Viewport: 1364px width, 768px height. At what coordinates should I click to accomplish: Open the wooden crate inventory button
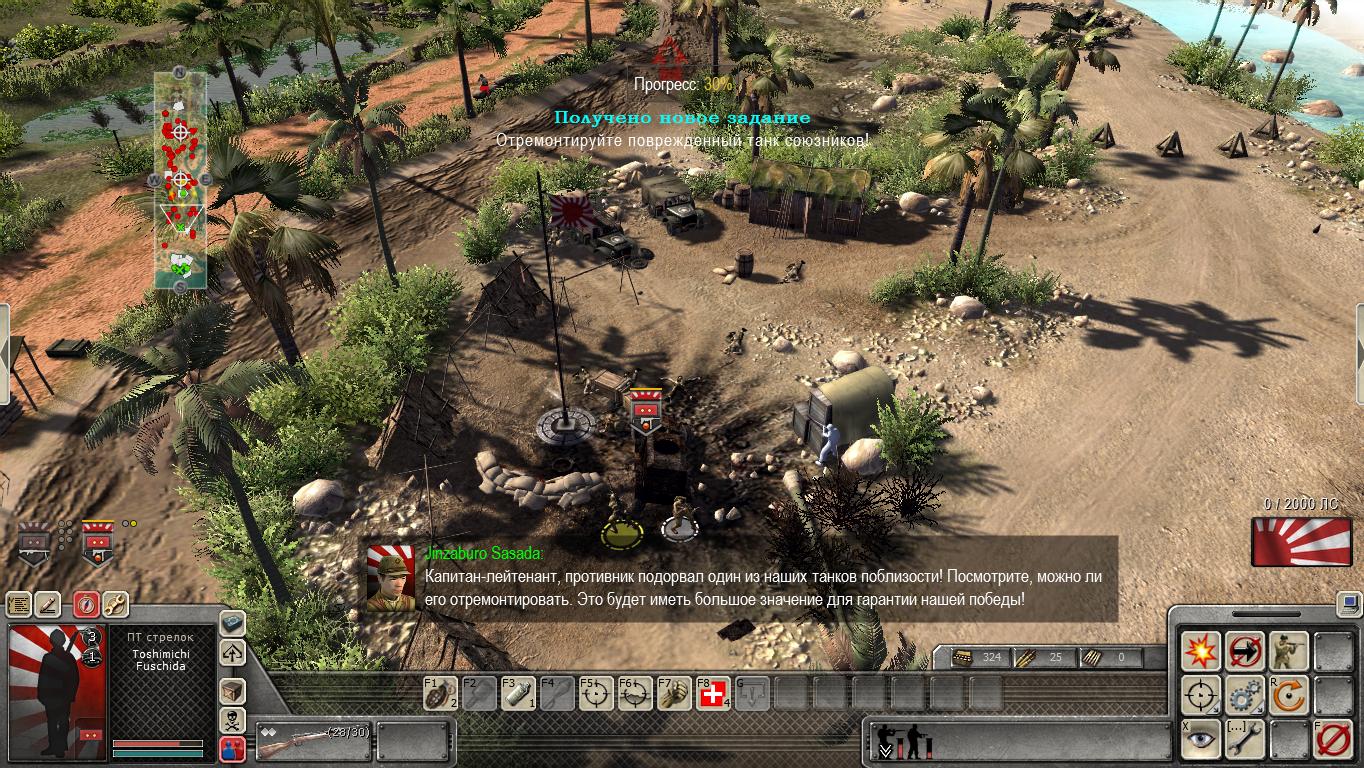point(232,690)
